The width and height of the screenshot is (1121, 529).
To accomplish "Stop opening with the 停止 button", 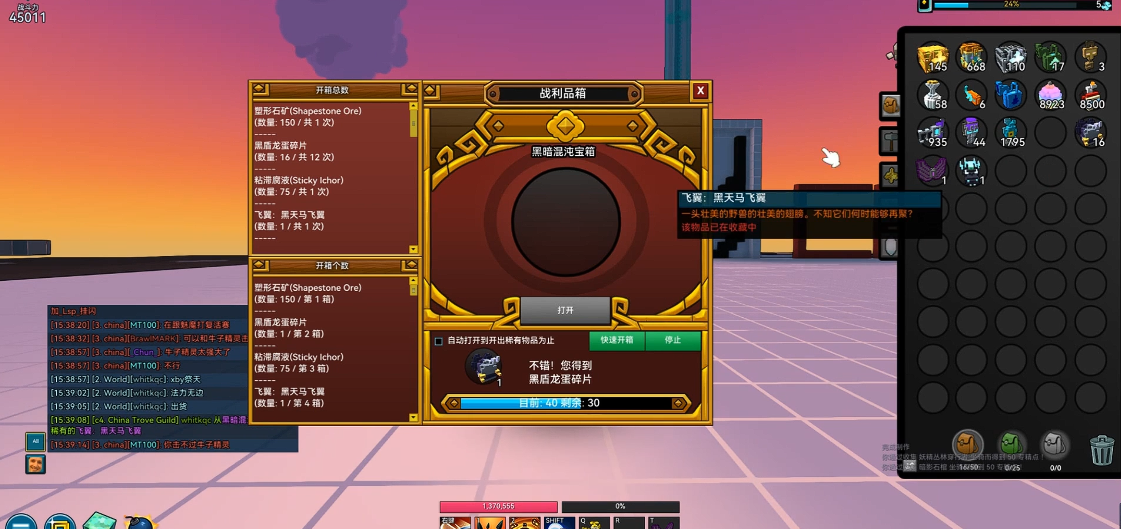I will pos(672,340).
